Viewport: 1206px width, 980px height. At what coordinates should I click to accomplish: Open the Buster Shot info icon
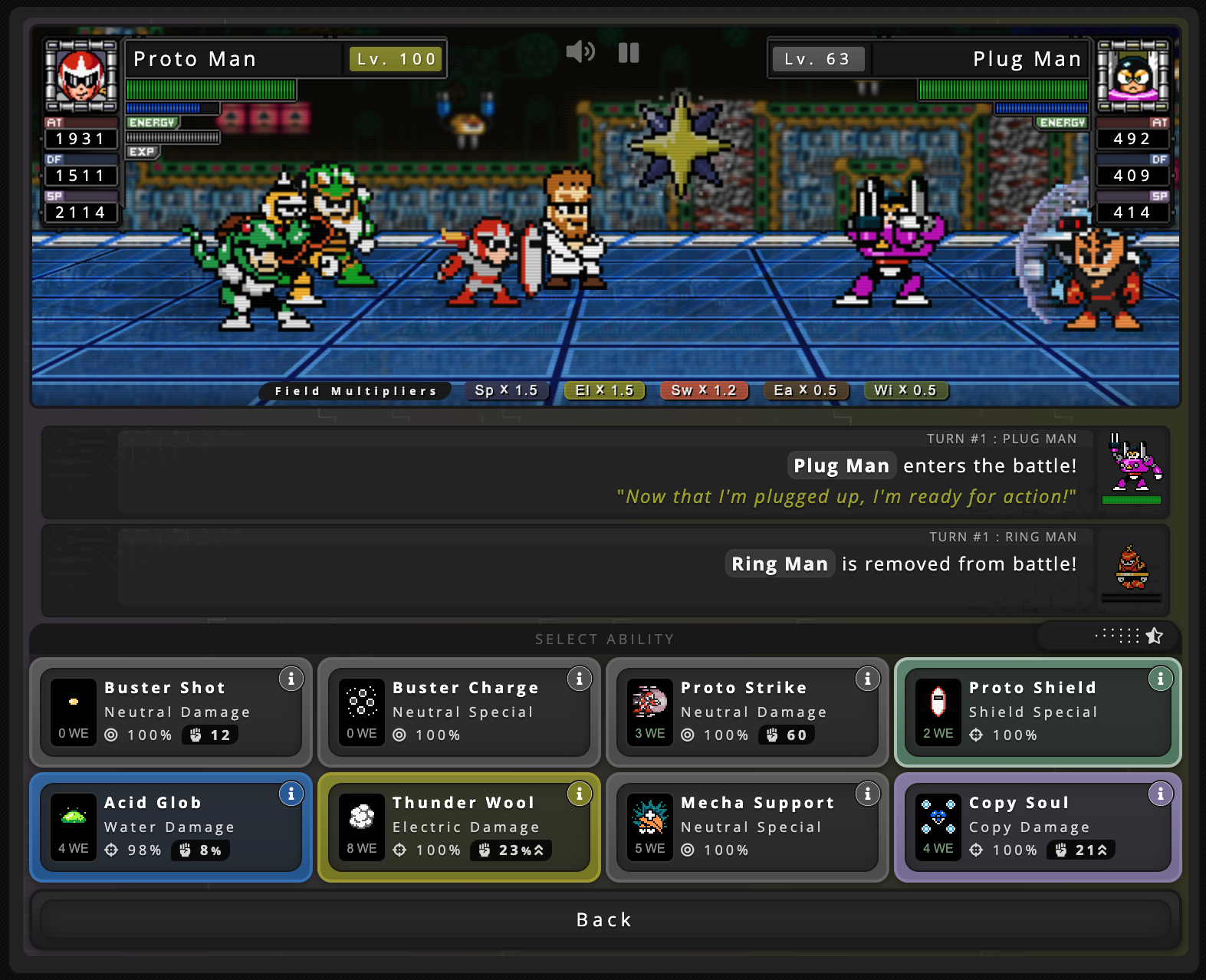(291, 679)
